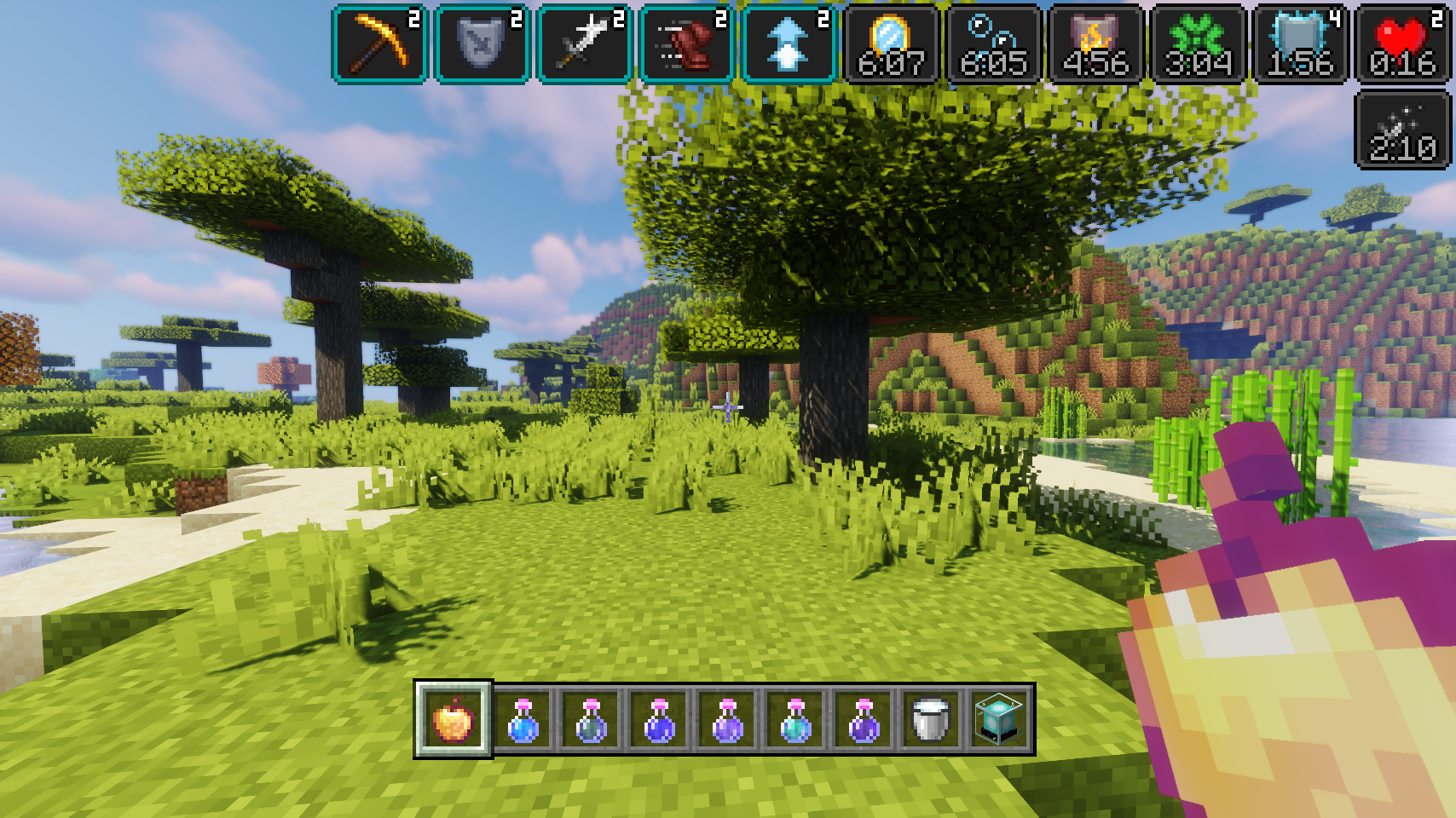Select the golden apple hotbar slot
1456x818 pixels.
click(454, 720)
